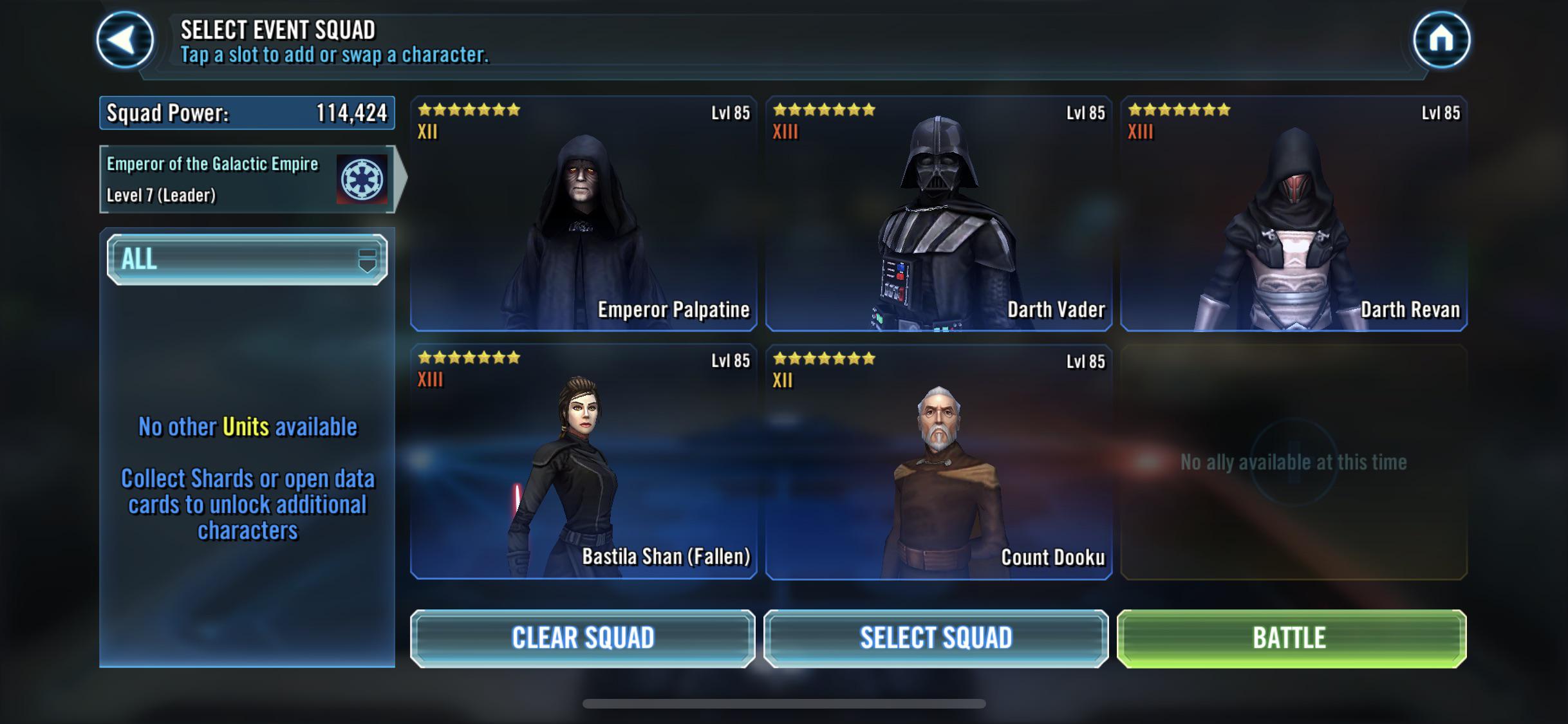The image size is (1568, 724).
Task: Clear the current squad
Action: 583,638
